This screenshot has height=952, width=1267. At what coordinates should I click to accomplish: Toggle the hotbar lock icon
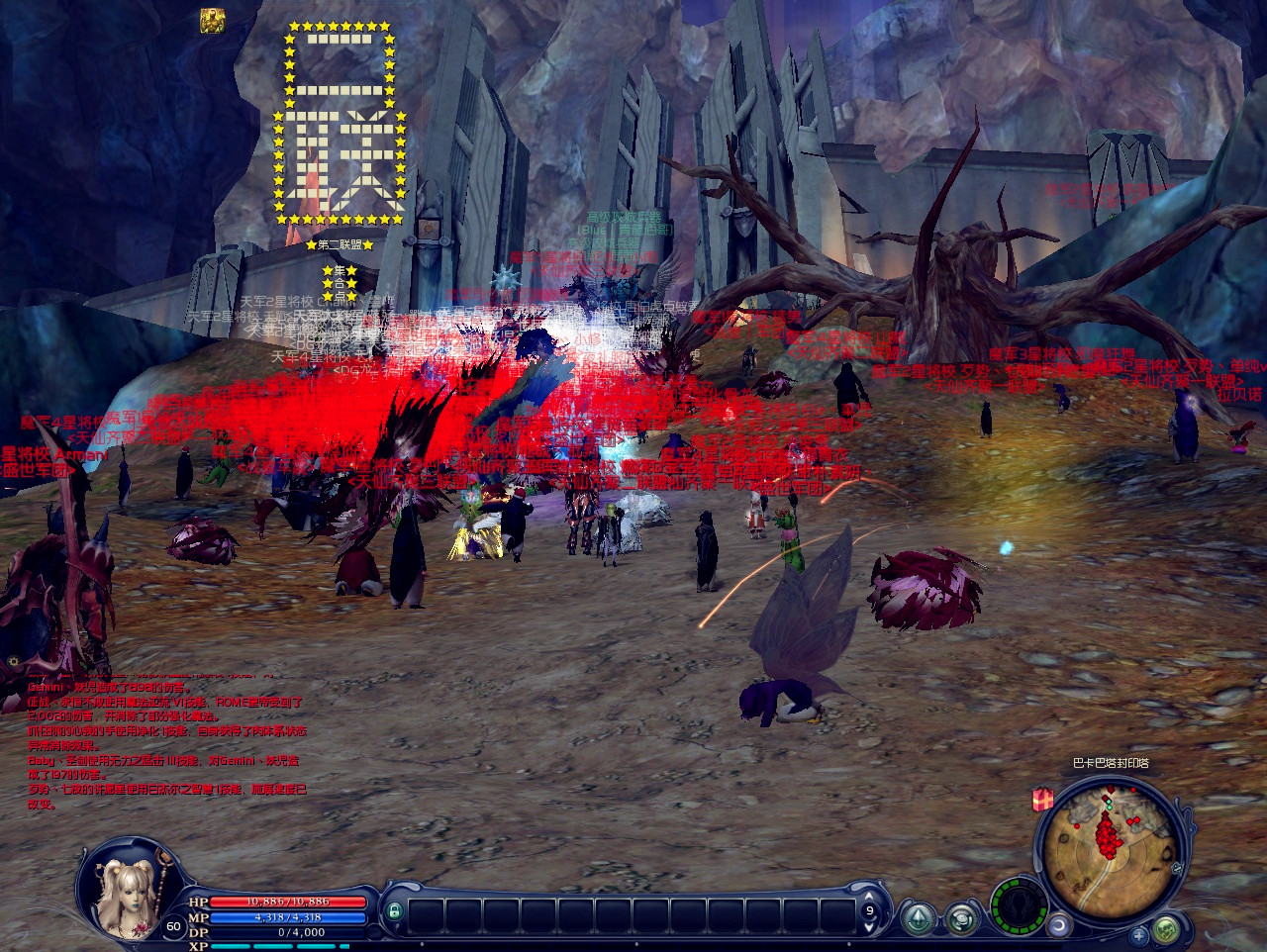[x=394, y=910]
